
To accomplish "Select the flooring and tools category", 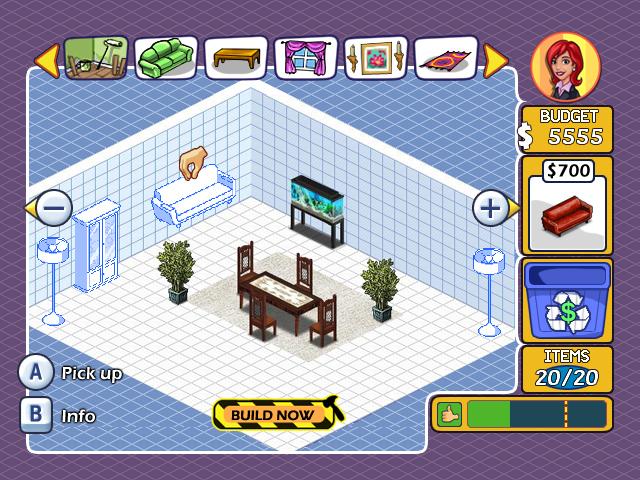I will 97,58.
